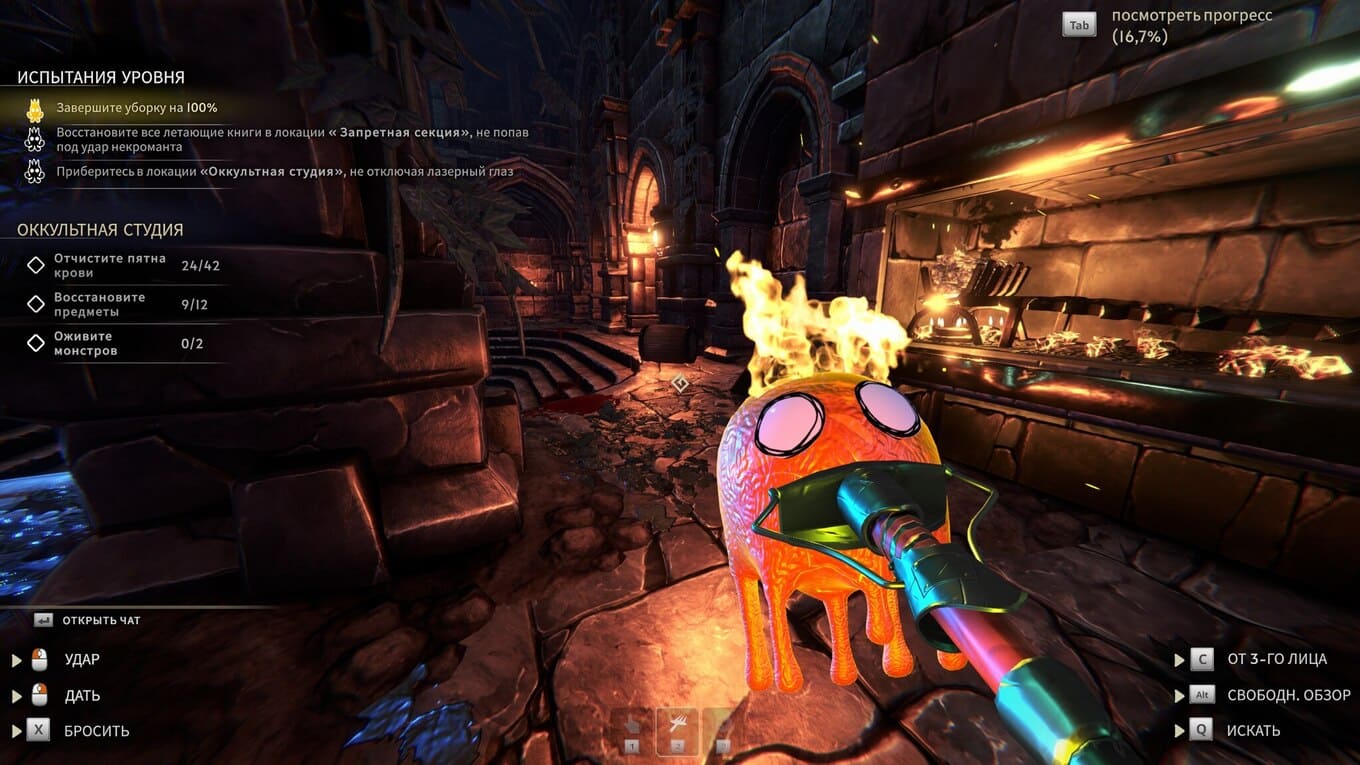Expand the 'Удар' action hint arrow
Image resolution: width=1360 pixels, height=765 pixels.
click(x=16, y=660)
